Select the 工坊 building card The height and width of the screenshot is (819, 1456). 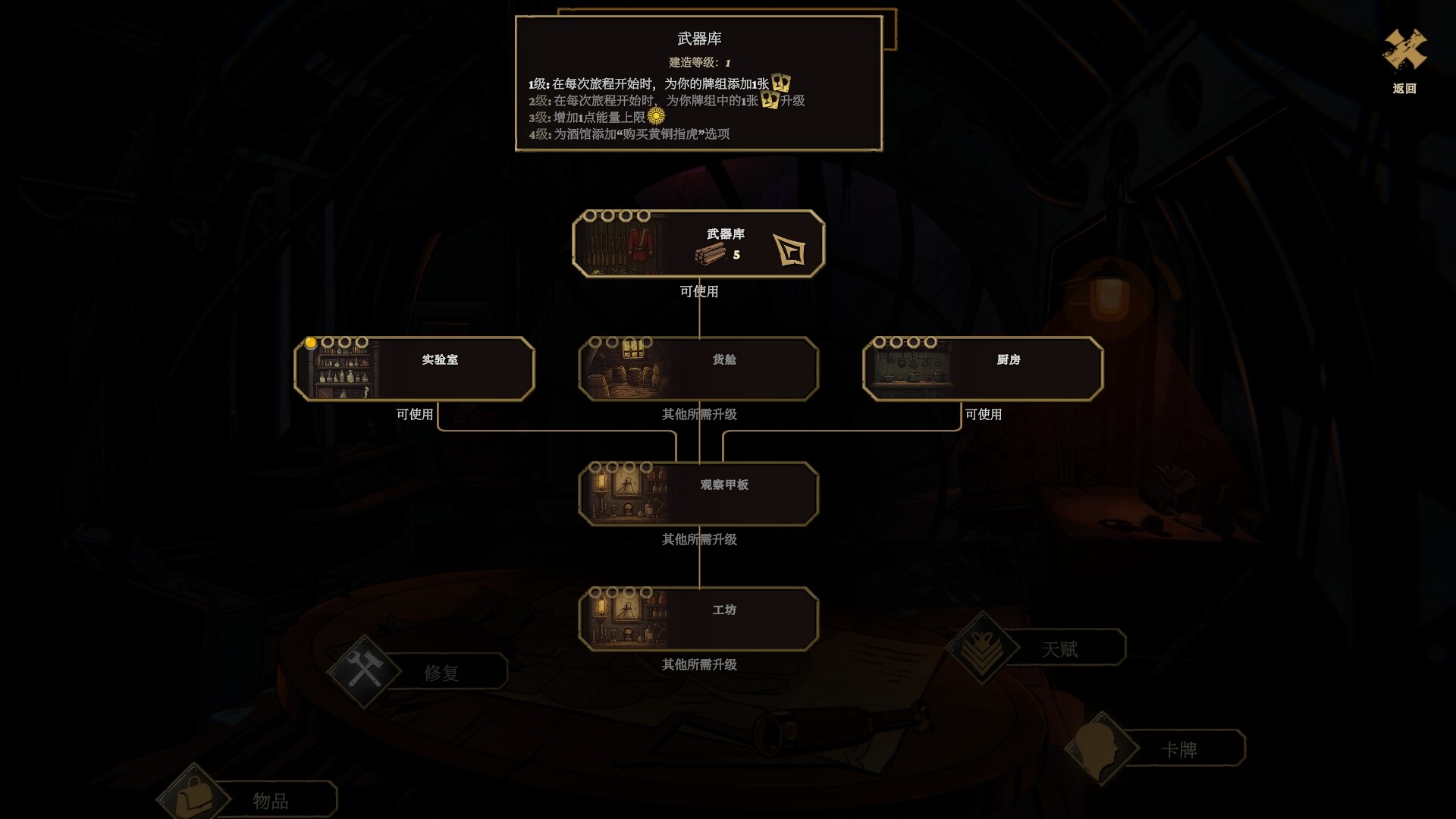coord(698,618)
